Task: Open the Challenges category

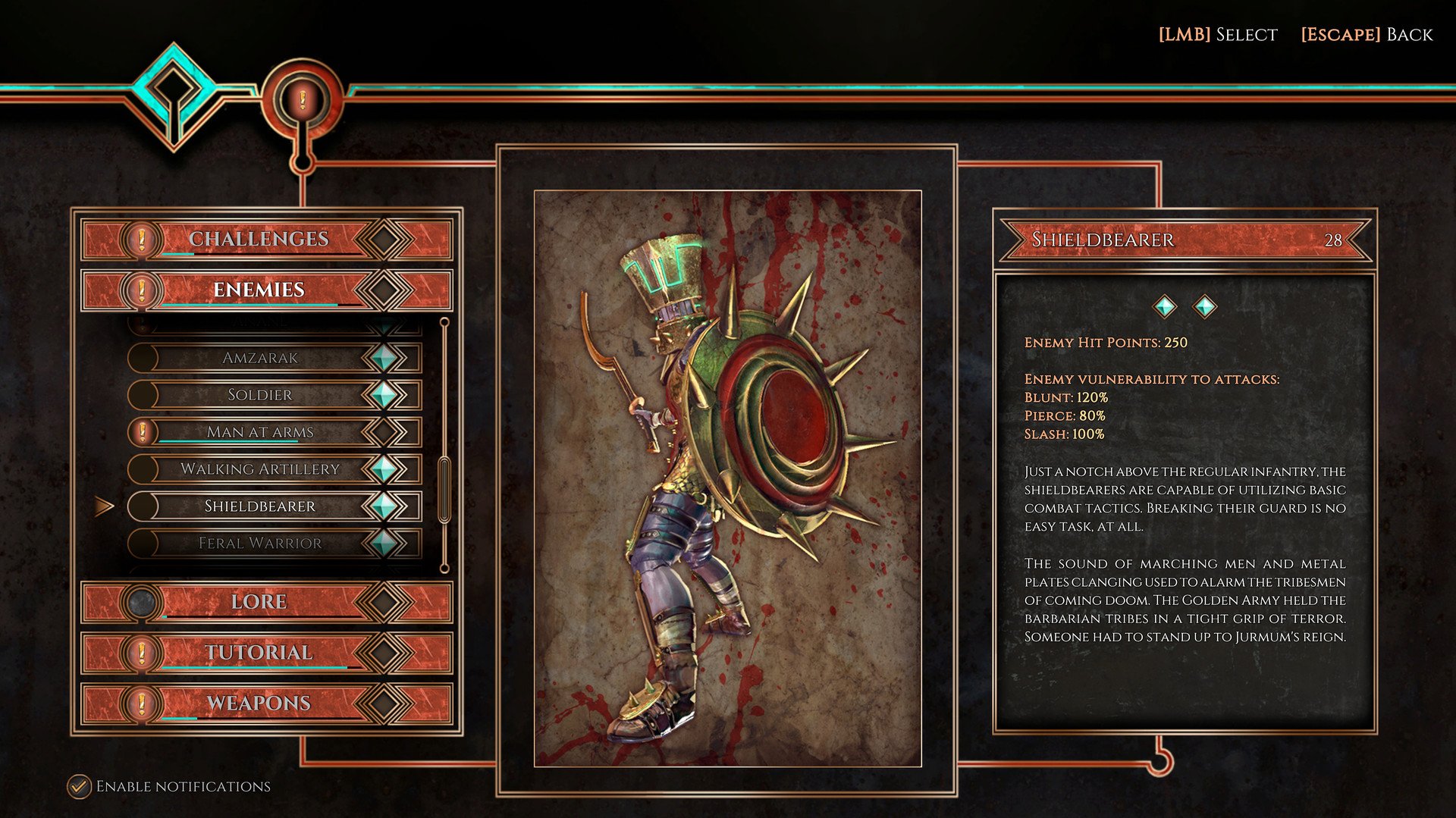Action: [259, 239]
